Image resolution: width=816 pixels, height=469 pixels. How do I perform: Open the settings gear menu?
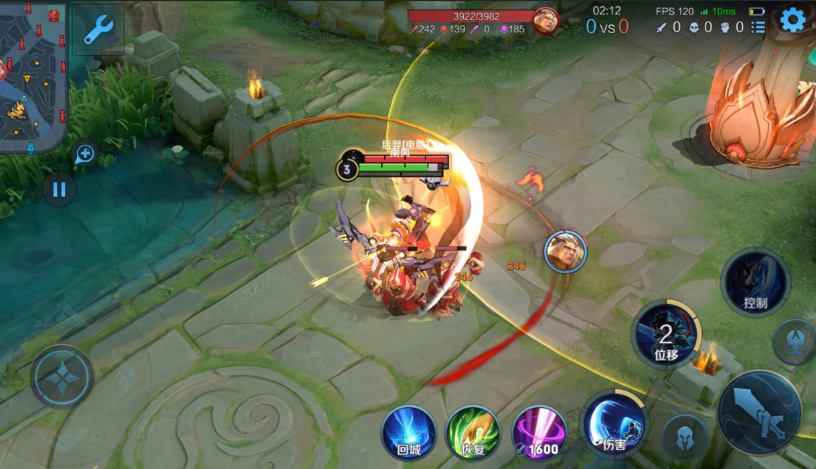(792, 20)
